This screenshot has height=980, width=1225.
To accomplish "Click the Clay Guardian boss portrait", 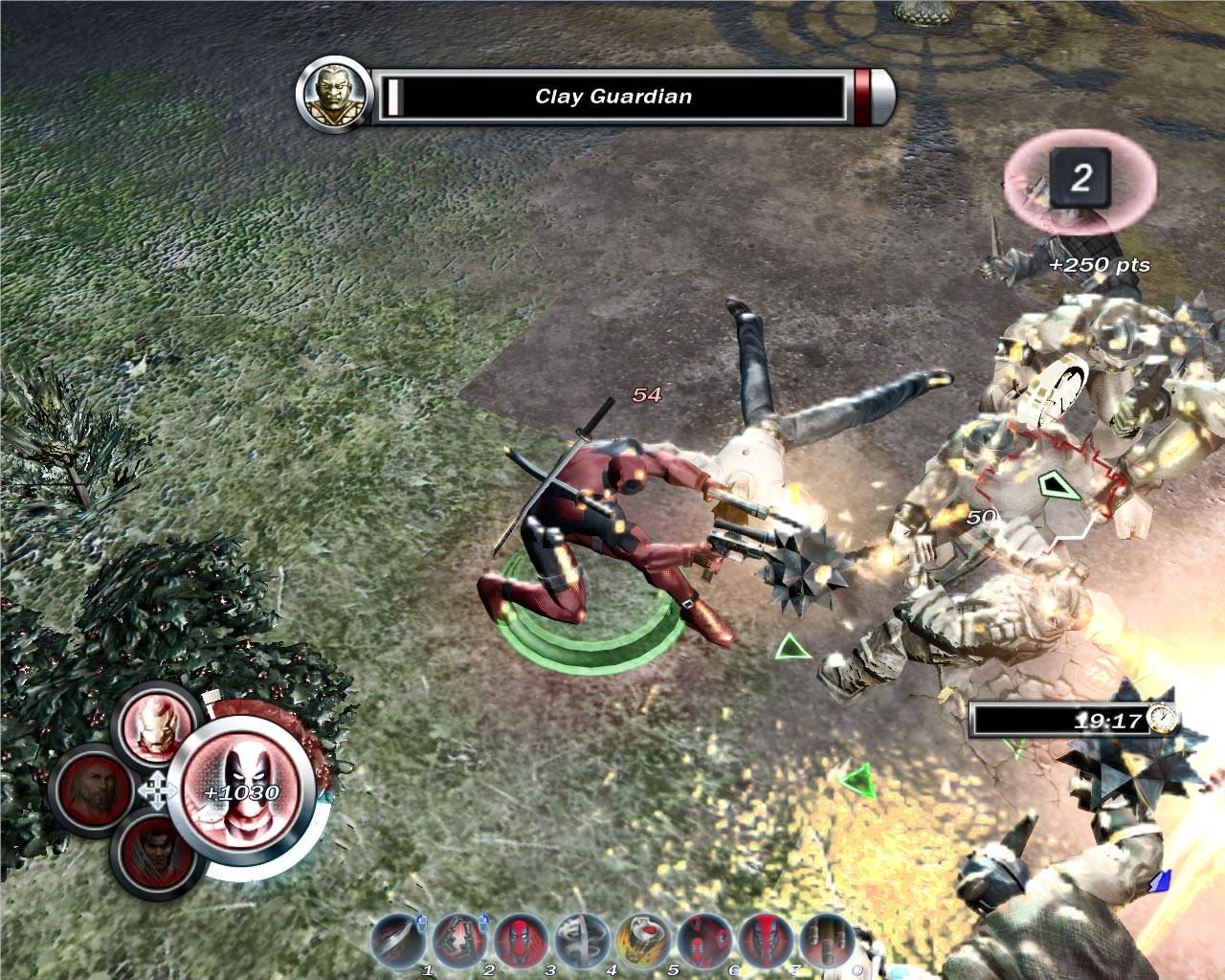I will coord(332,95).
